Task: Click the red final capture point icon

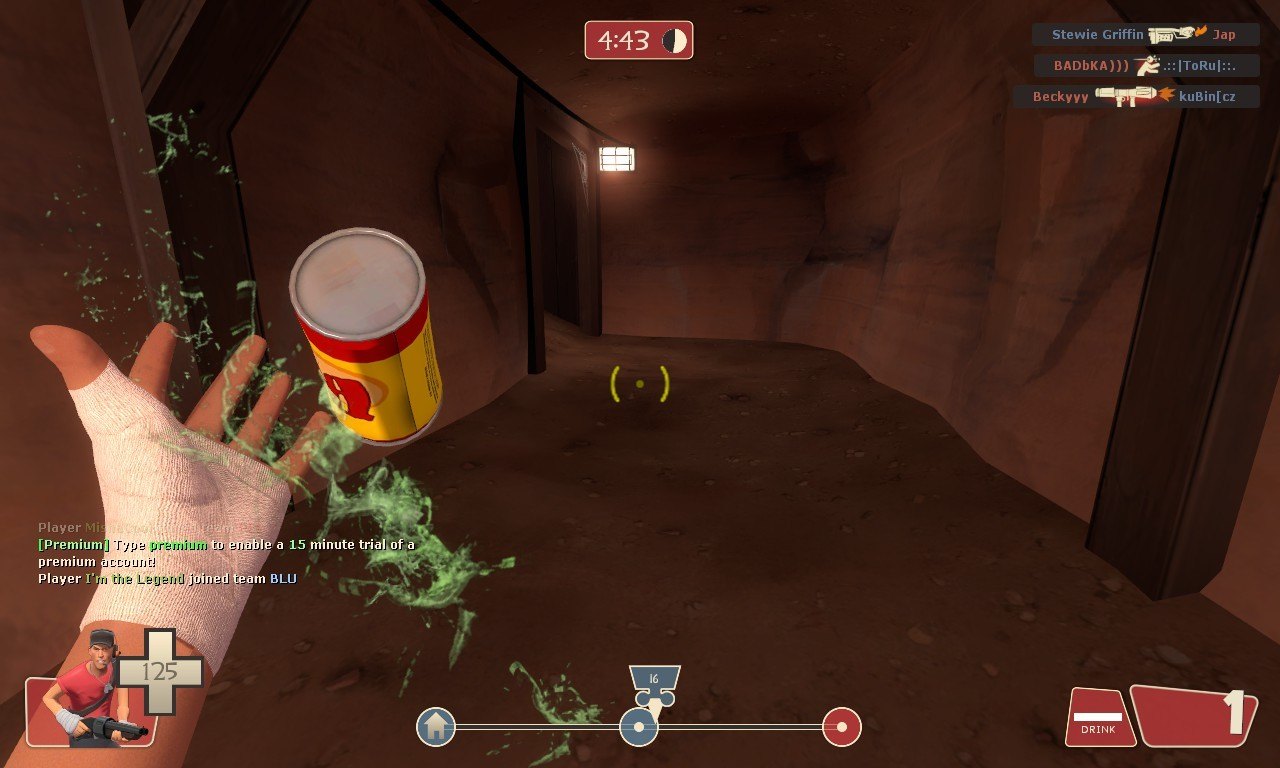Action: [842, 727]
